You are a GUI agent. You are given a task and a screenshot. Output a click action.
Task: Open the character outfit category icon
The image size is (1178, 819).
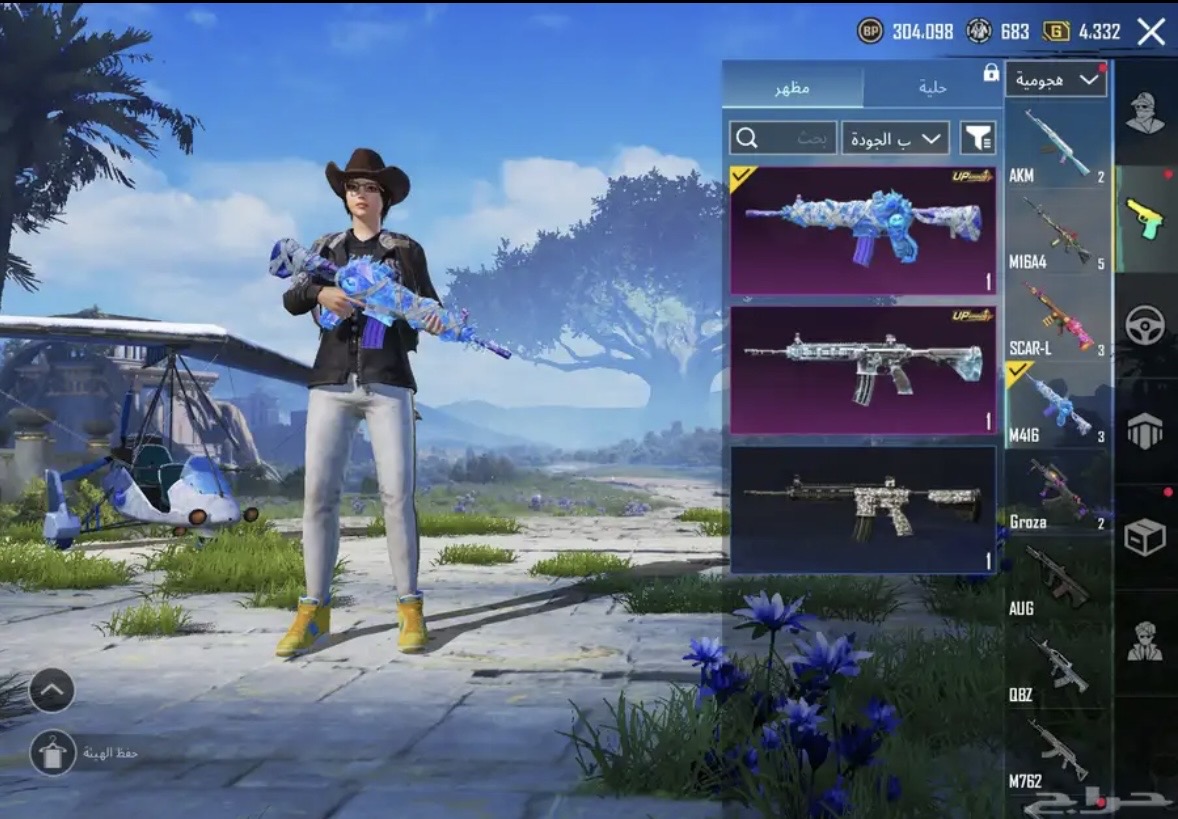[1145, 114]
